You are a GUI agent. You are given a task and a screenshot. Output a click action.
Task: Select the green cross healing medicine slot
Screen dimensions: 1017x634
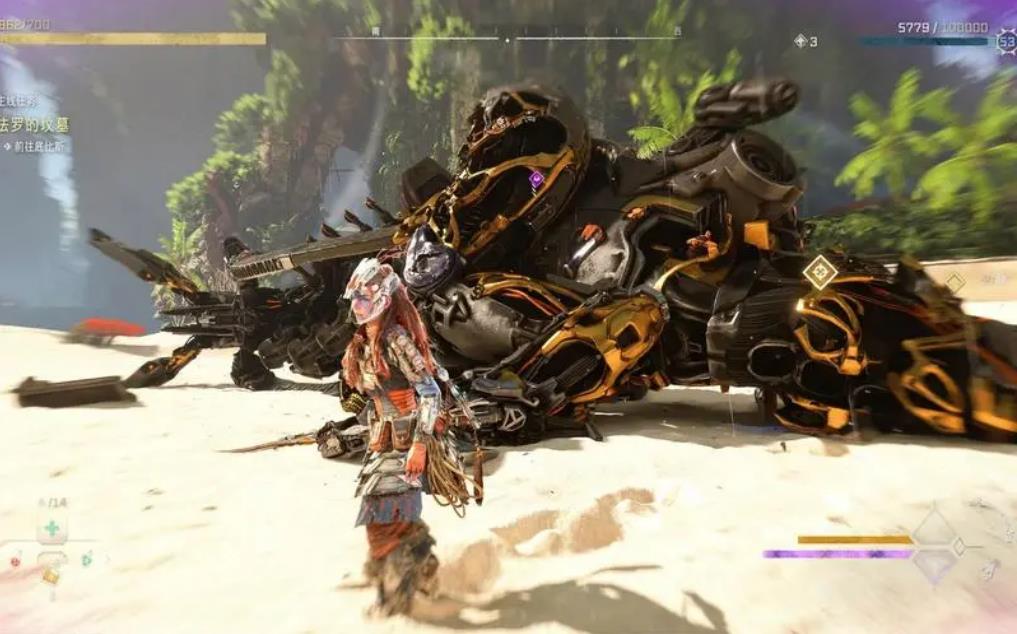coord(52,529)
